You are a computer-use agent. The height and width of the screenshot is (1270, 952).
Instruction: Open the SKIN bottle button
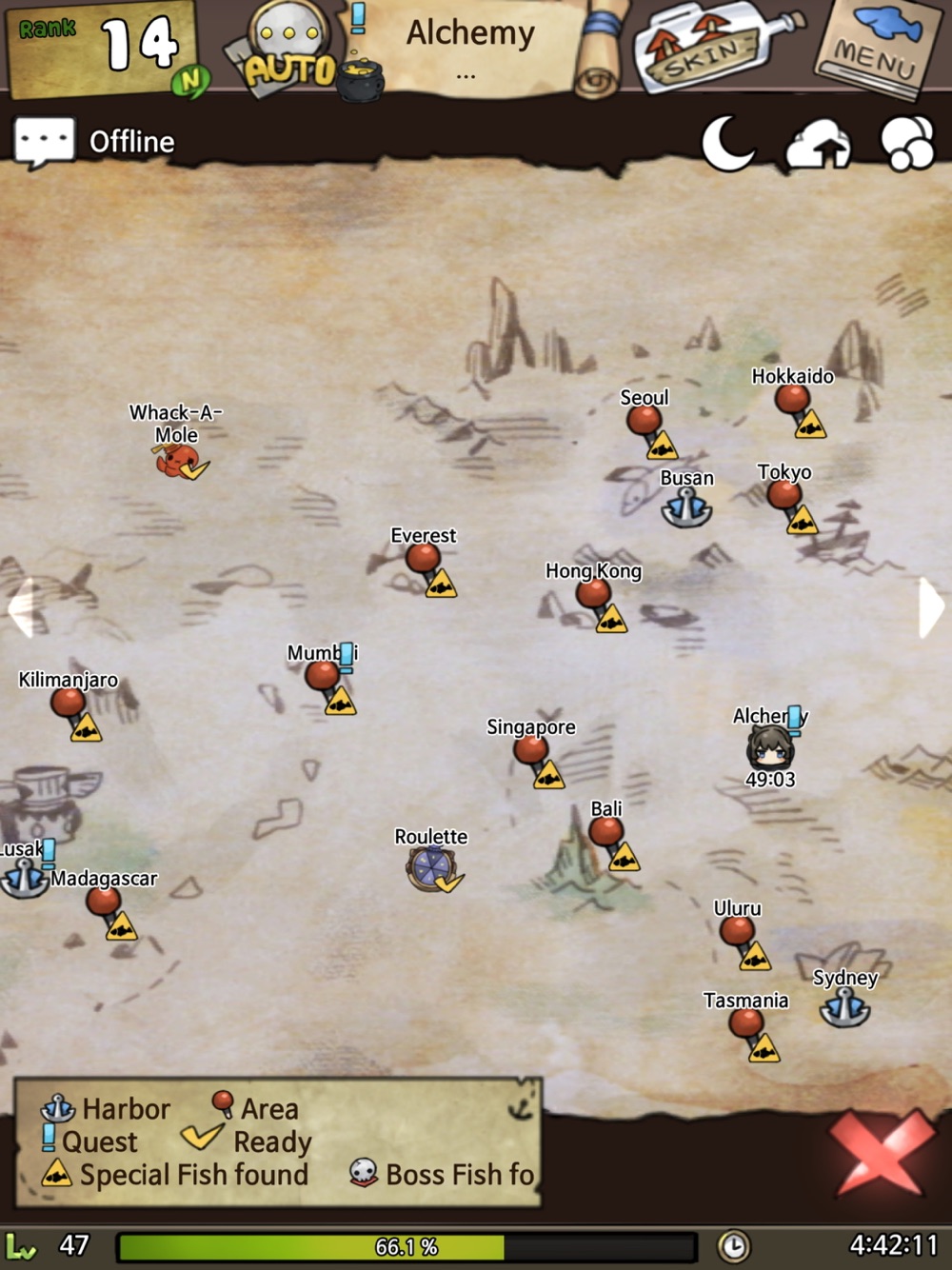[709, 50]
